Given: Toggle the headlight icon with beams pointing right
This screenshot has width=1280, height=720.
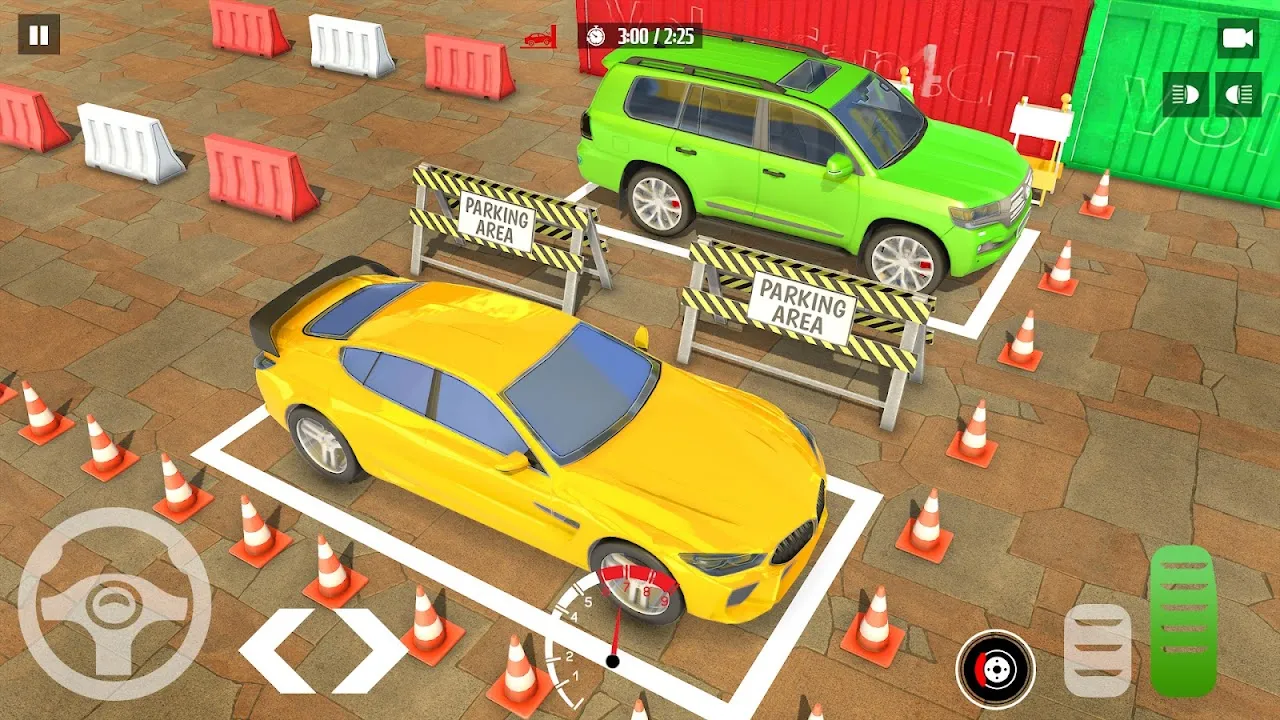Looking at the screenshot, I should 1238,95.
